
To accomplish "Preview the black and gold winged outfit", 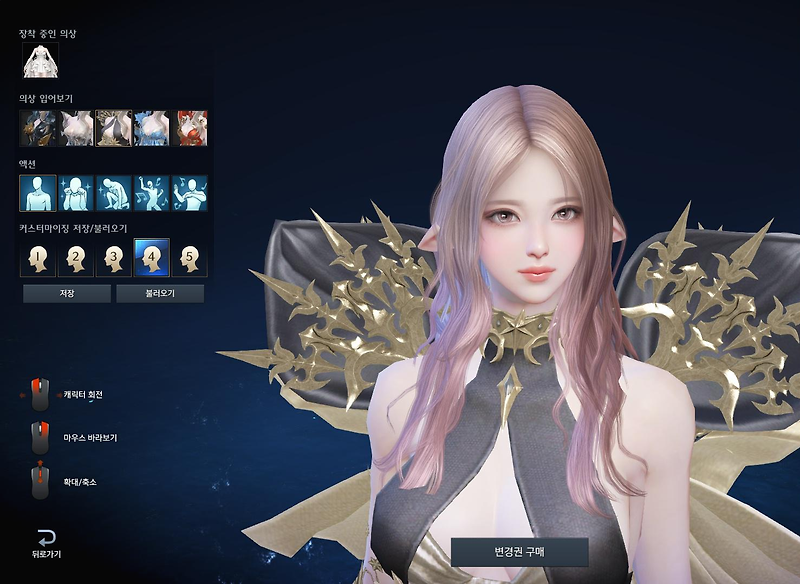I will click(x=114, y=128).
